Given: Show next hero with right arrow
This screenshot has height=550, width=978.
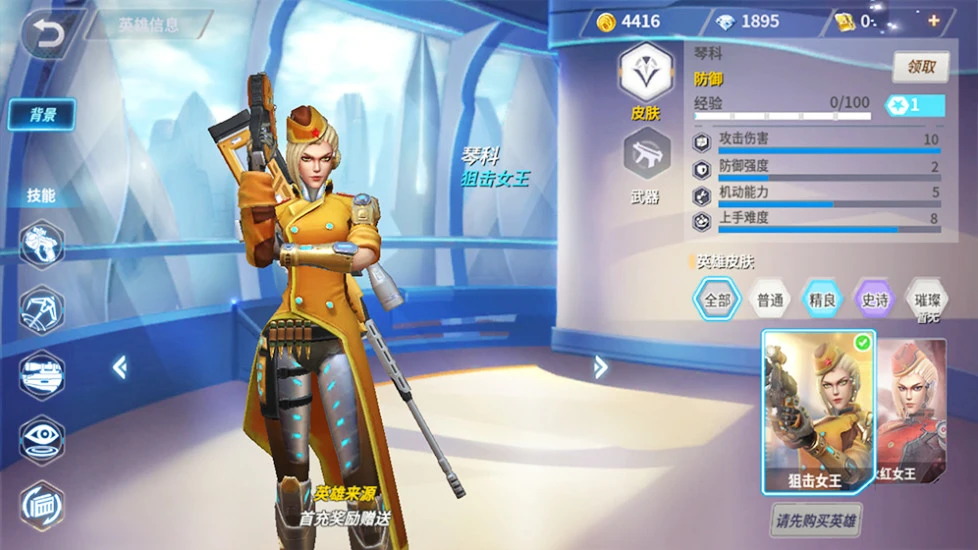Looking at the screenshot, I should [x=600, y=367].
